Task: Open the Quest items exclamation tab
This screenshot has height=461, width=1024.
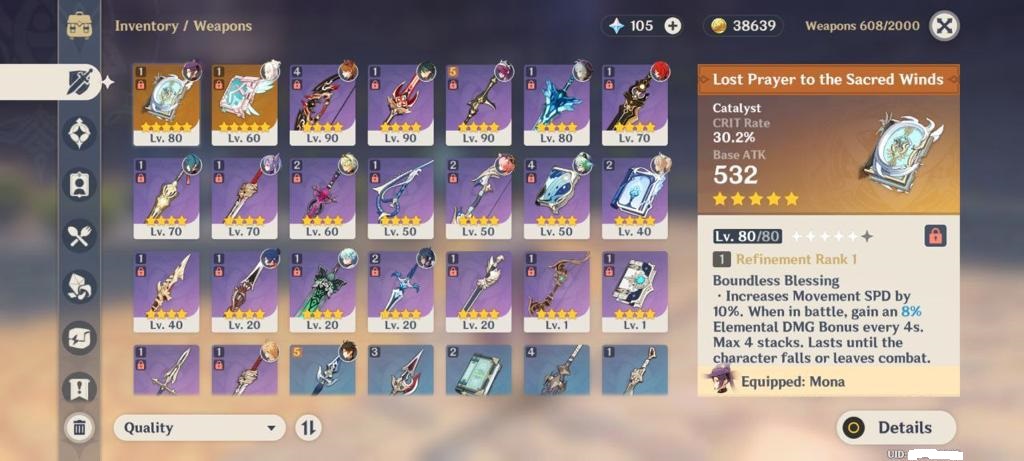Action: point(79,388)
